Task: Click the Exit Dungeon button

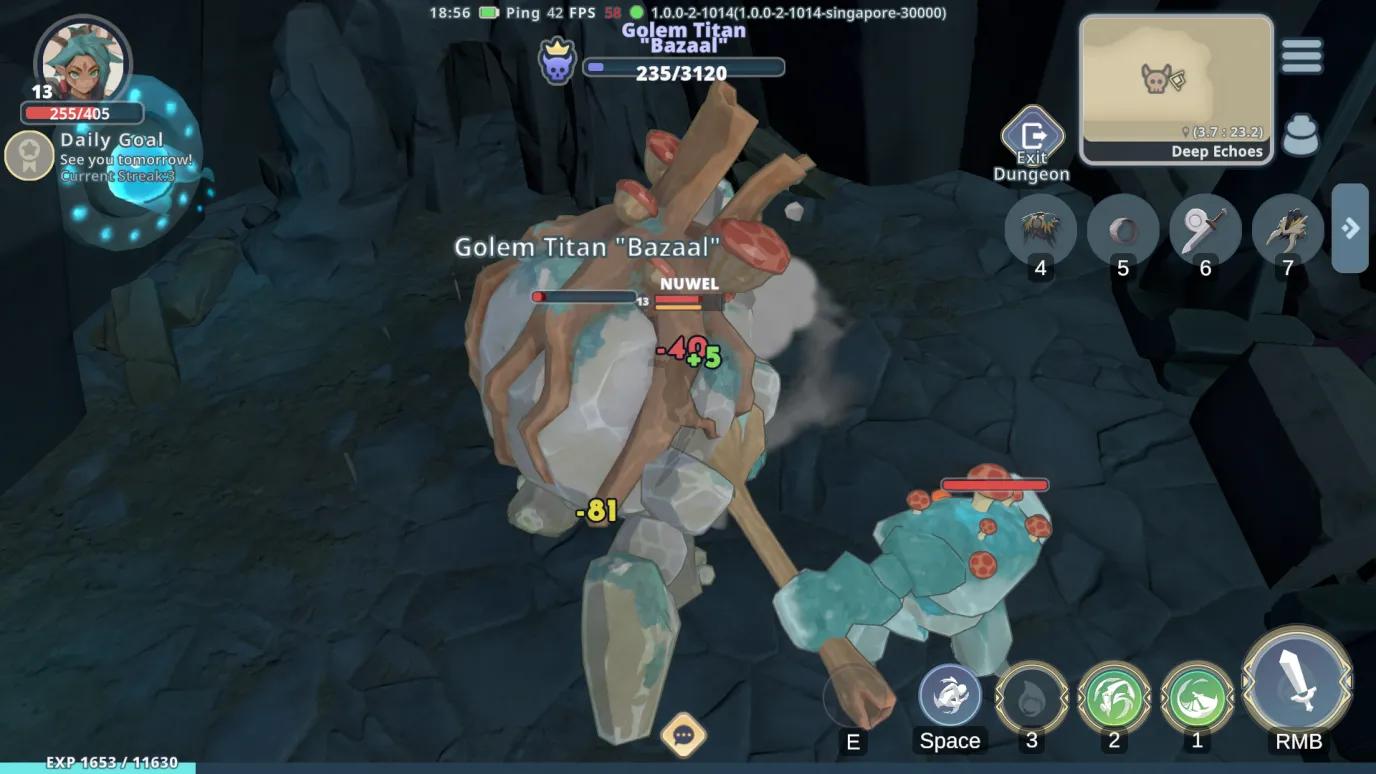Action: click(1032, 139)
